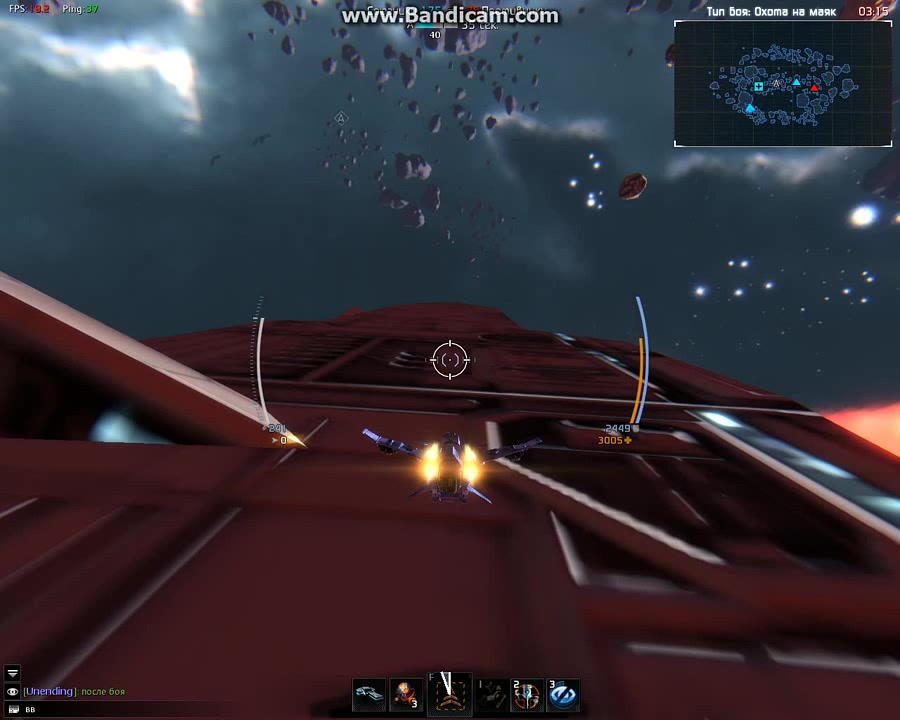
Task: Select the ship weapon slot in the hotbar
Action: pyautogui.click(x=369, y=695)
